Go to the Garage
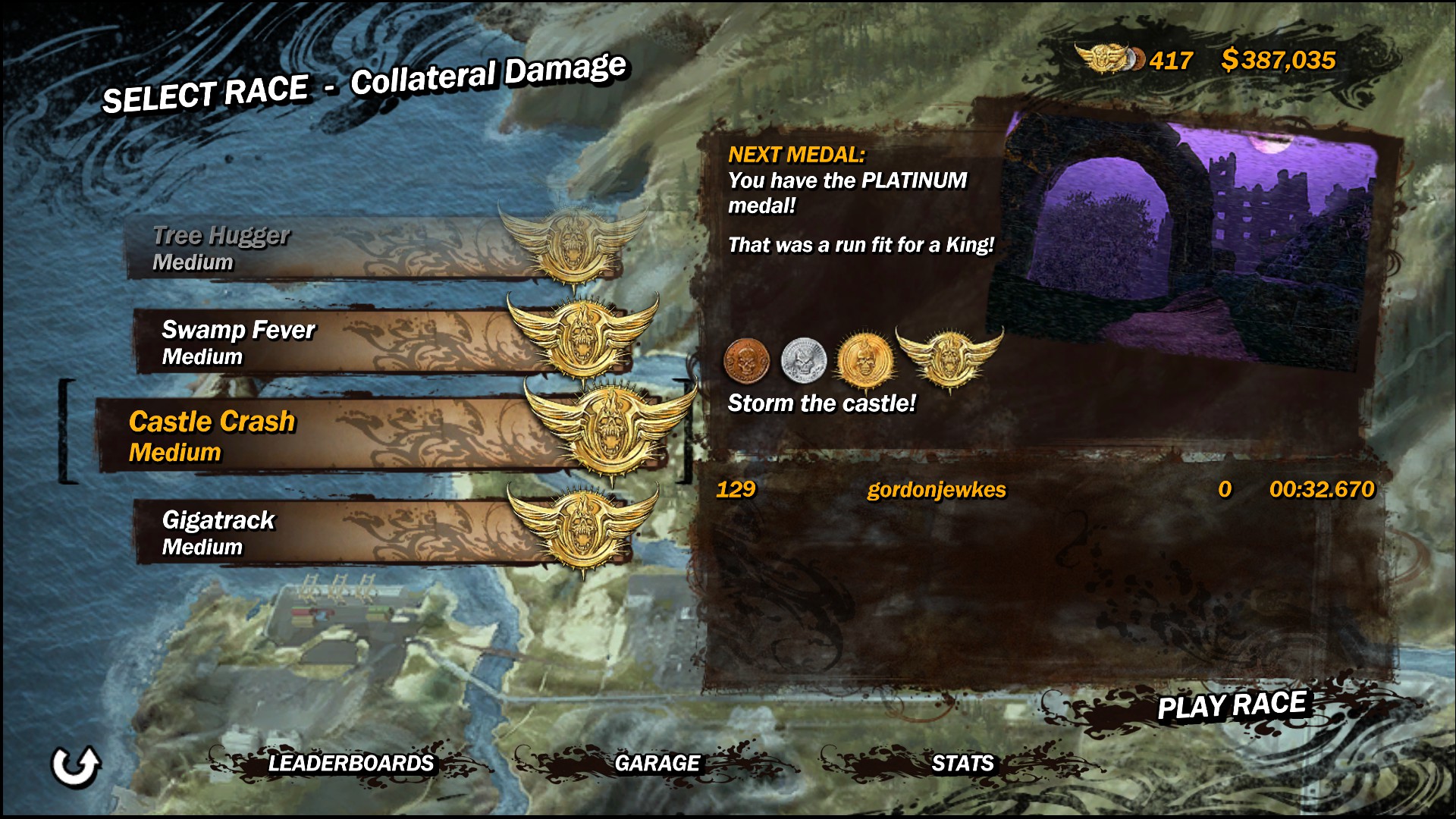The width and height of the screenshot is (1456, 819). tap(657, 763)
